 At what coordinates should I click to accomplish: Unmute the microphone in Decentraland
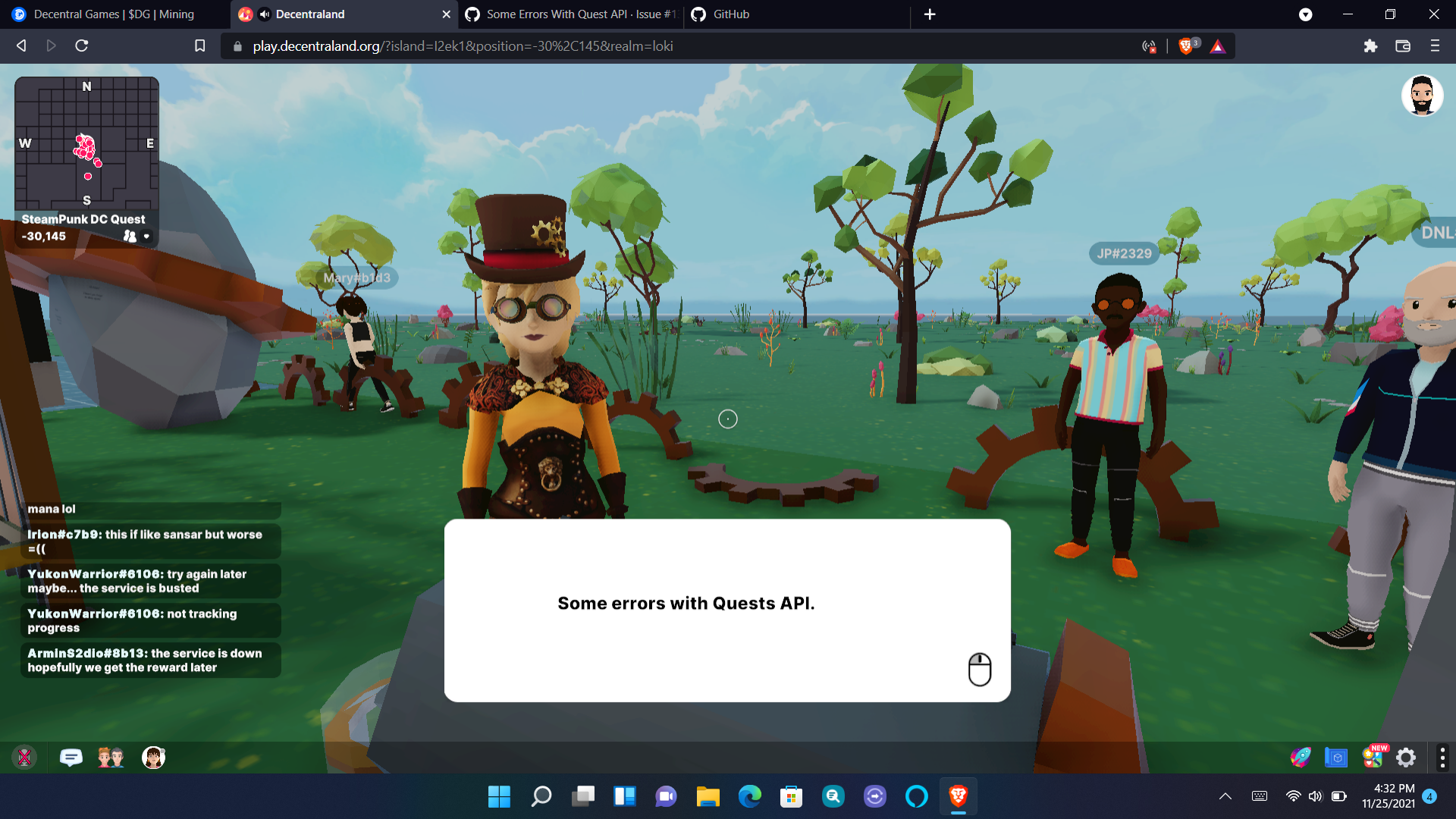[x=25, y=758]
